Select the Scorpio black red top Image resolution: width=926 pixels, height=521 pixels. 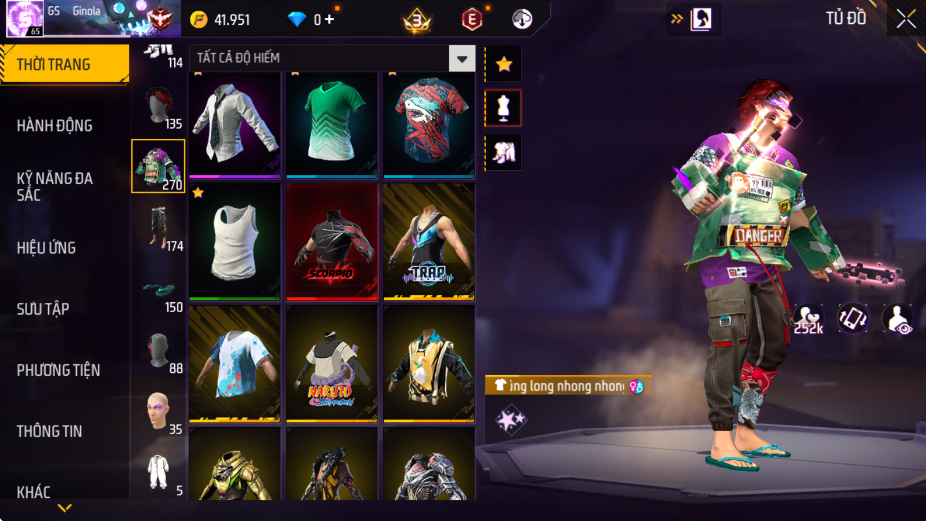[332, 240]
